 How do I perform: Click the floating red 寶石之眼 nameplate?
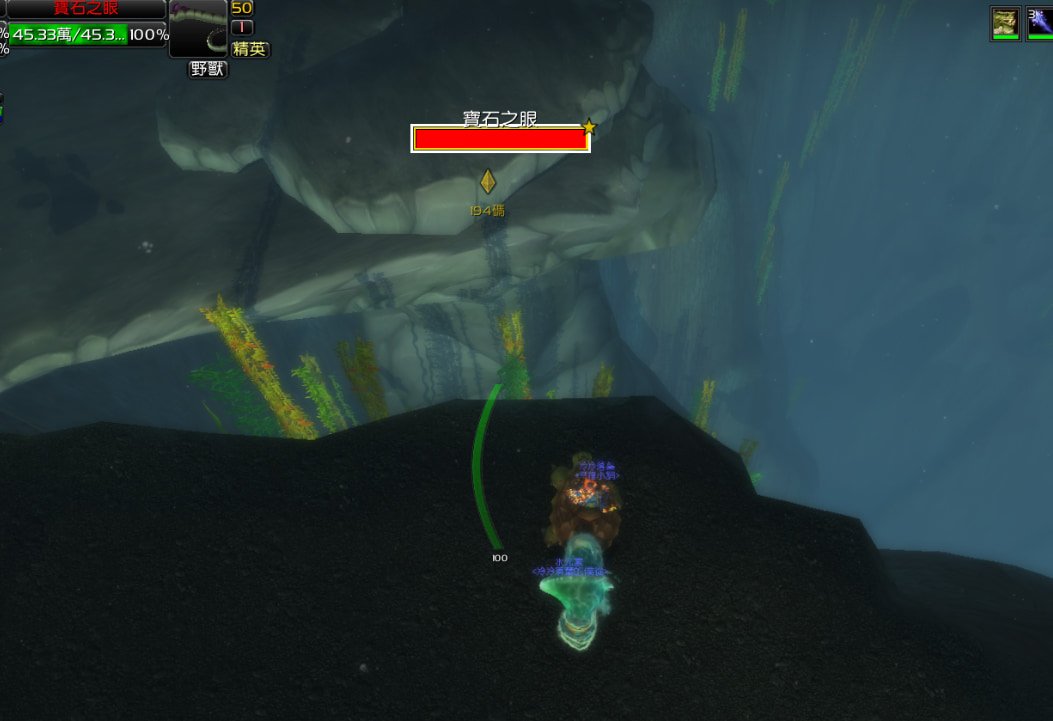500,139
